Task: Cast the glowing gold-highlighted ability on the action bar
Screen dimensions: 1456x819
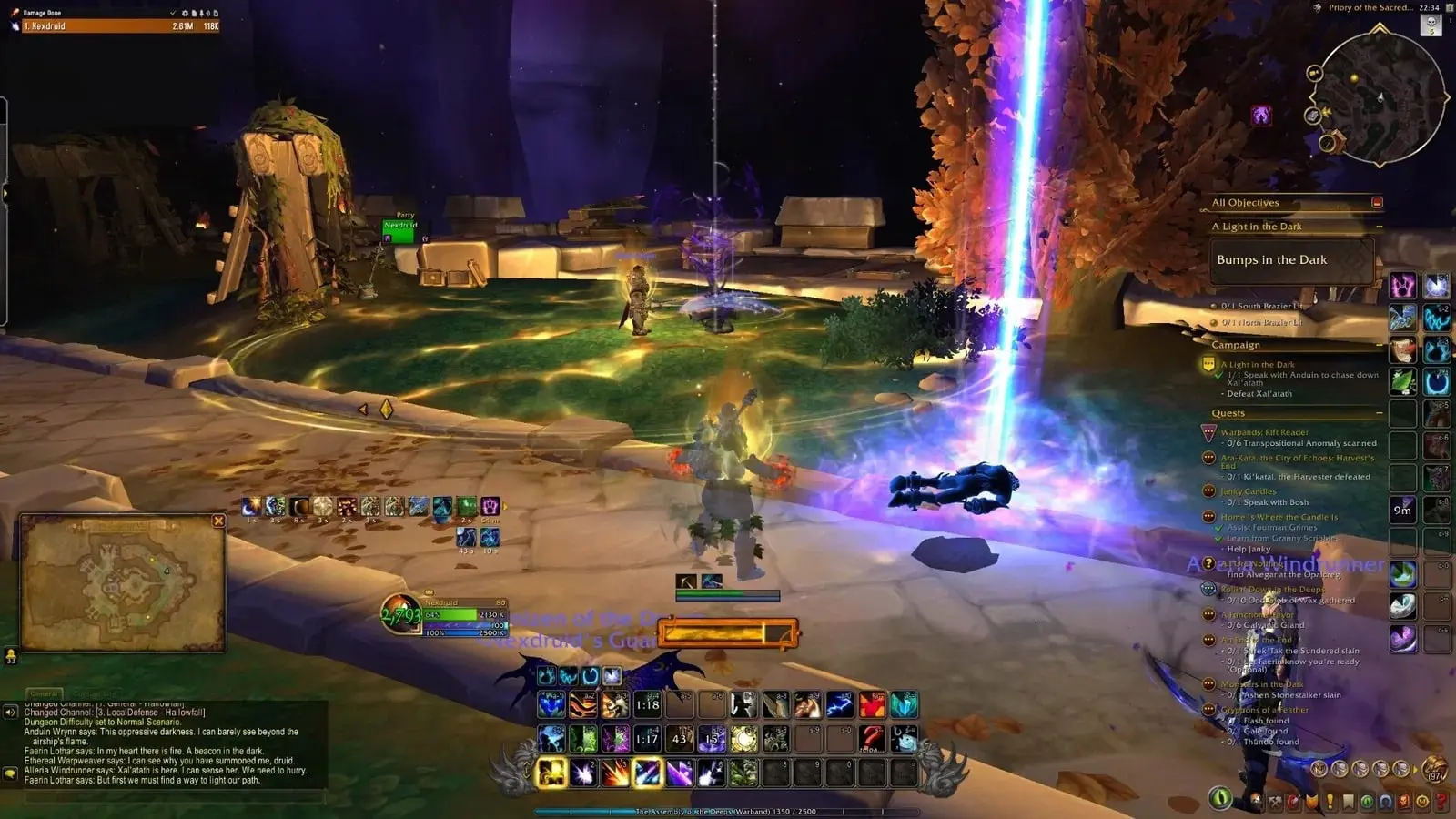Action: pyautogui.click(x=551, y=773)
